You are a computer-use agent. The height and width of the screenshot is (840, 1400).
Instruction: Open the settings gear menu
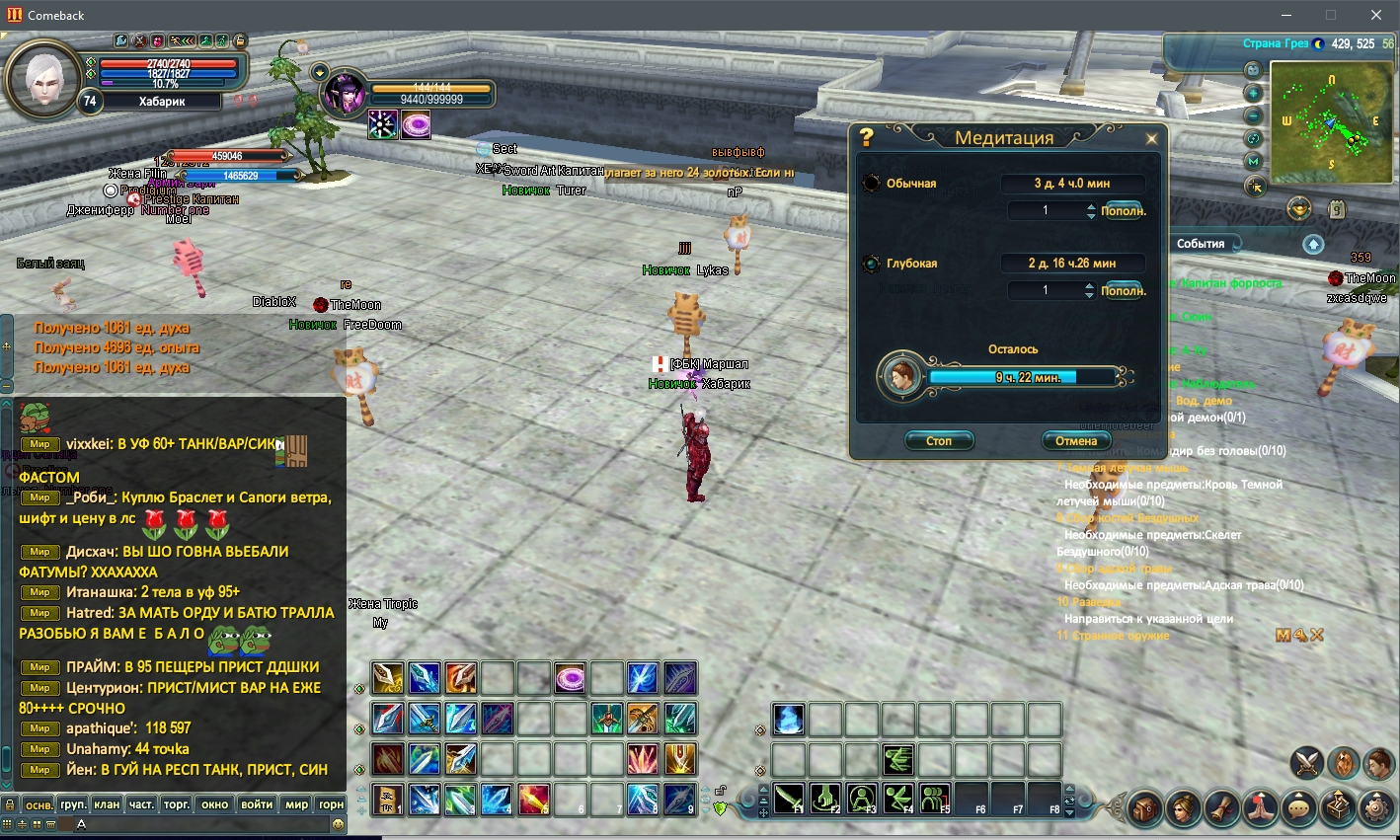[1376, 808]
